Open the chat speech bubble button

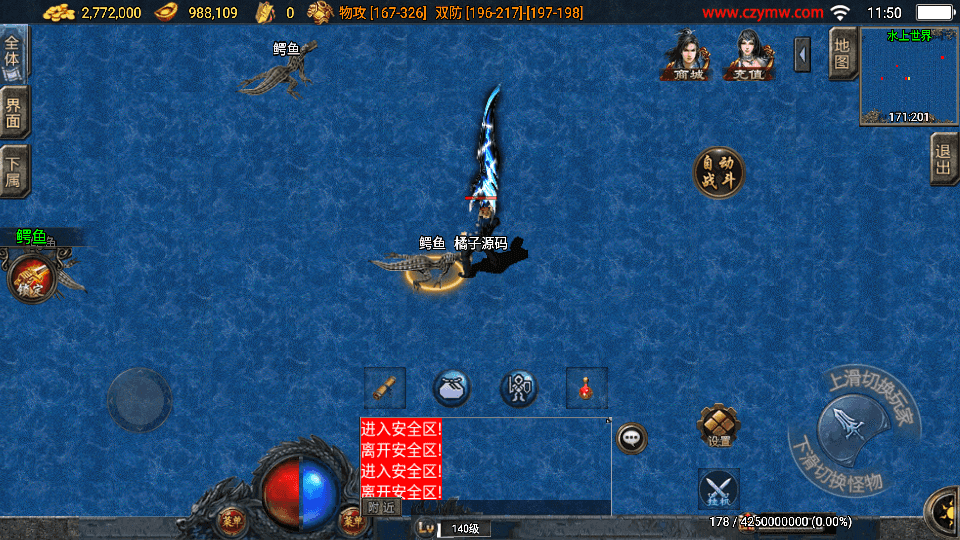(631, 438)
